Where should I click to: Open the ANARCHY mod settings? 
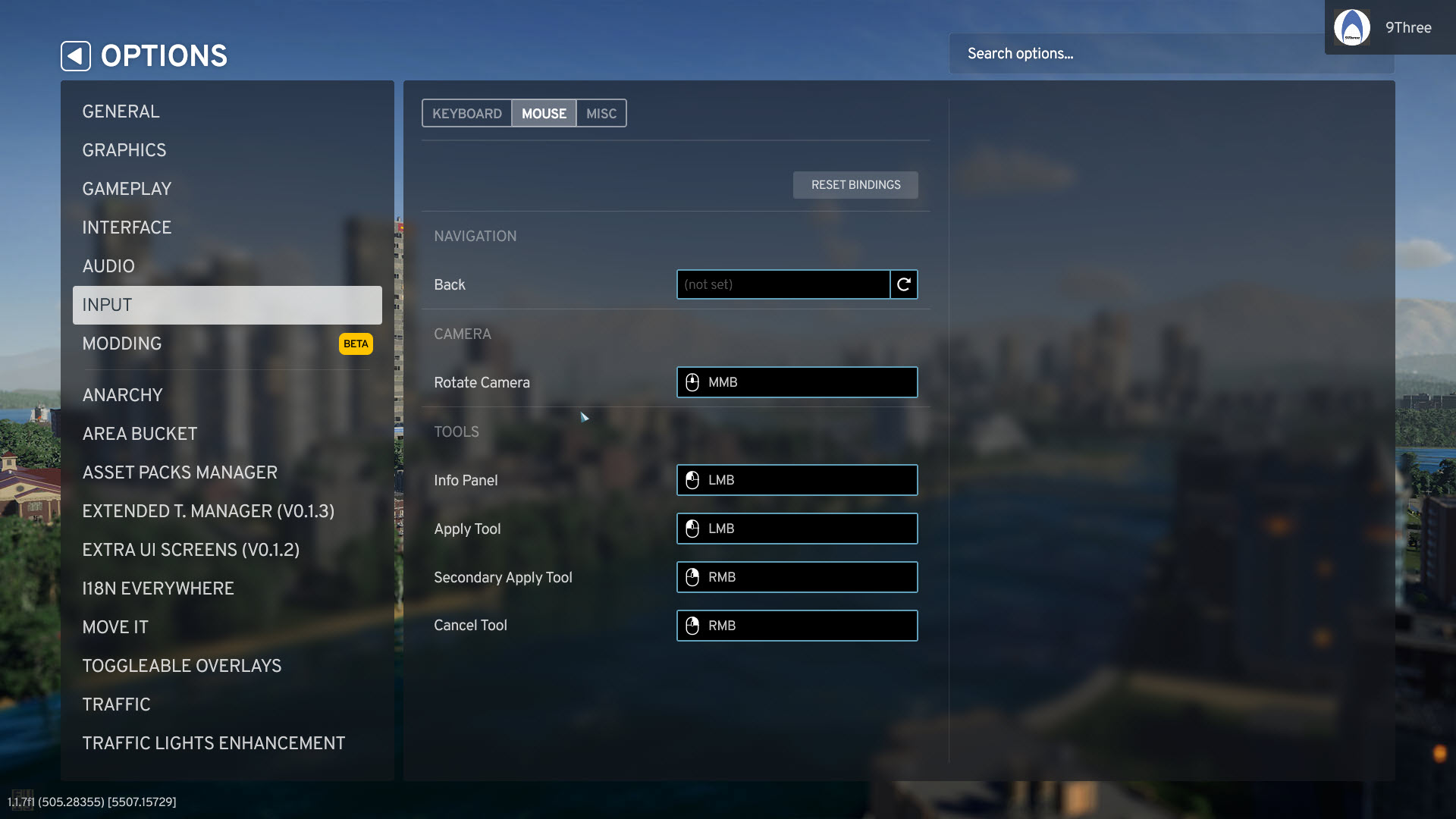coord(122,394)
